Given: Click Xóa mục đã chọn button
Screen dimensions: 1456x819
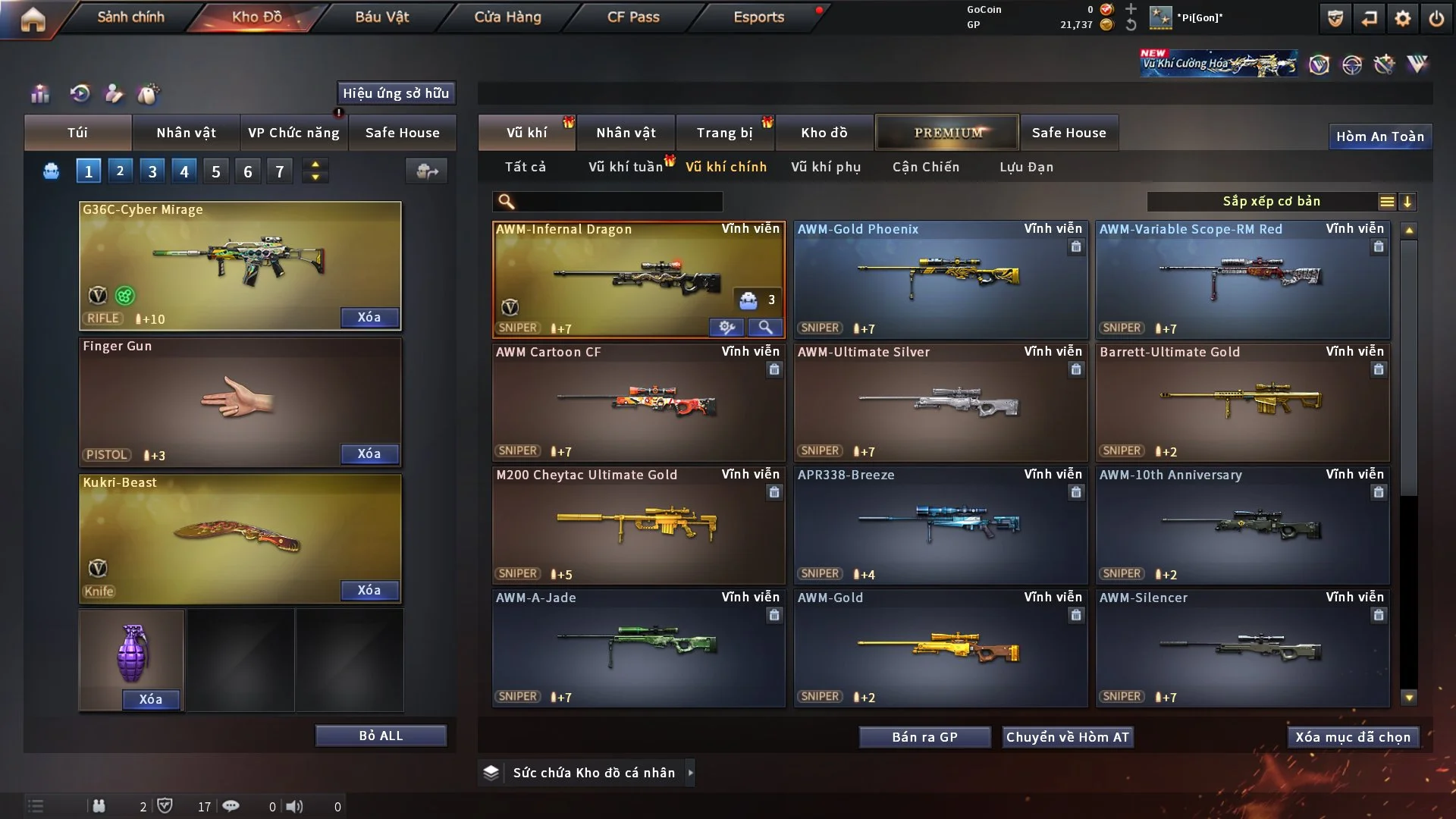Looking at the screenshot, I should pos(1353,737).
